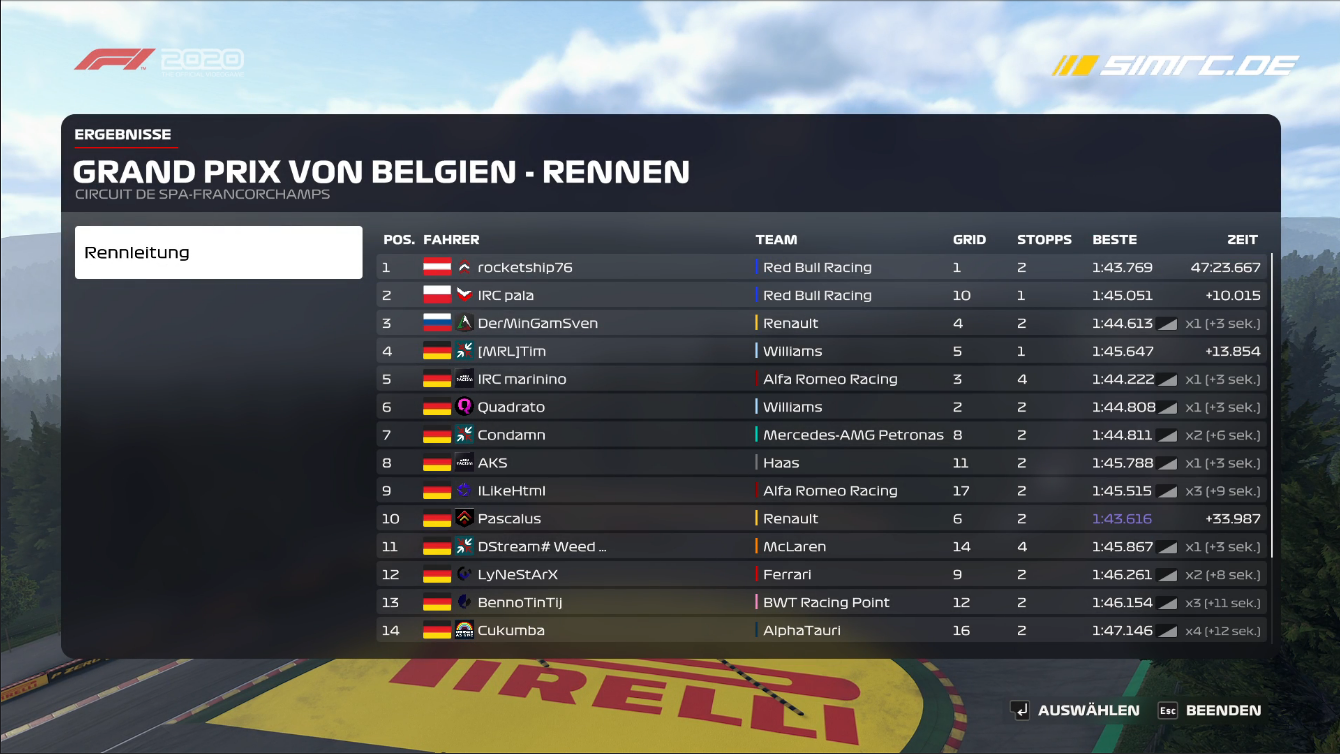Choose the Quadrato driver row
Screen dimensions: 1340x754
tap(820, 407)
